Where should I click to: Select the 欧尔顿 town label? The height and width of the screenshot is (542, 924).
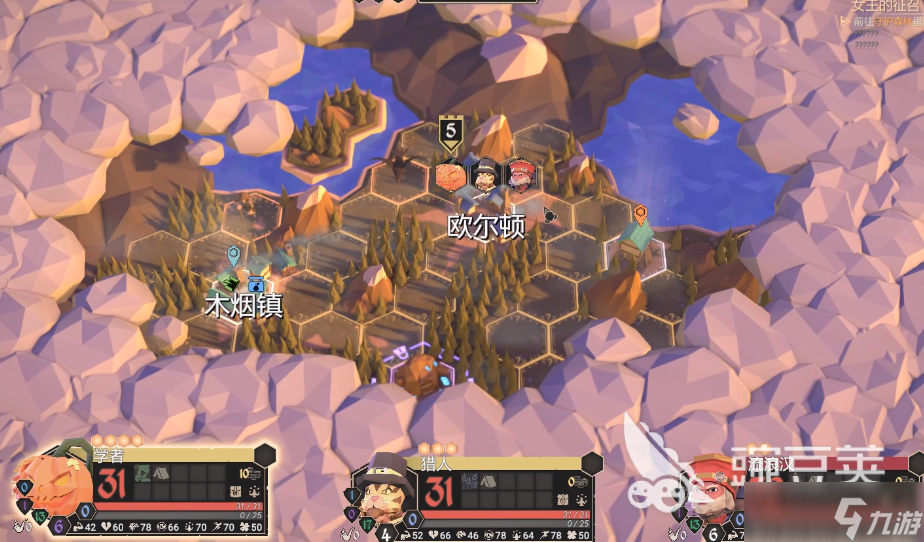point(486,227)
